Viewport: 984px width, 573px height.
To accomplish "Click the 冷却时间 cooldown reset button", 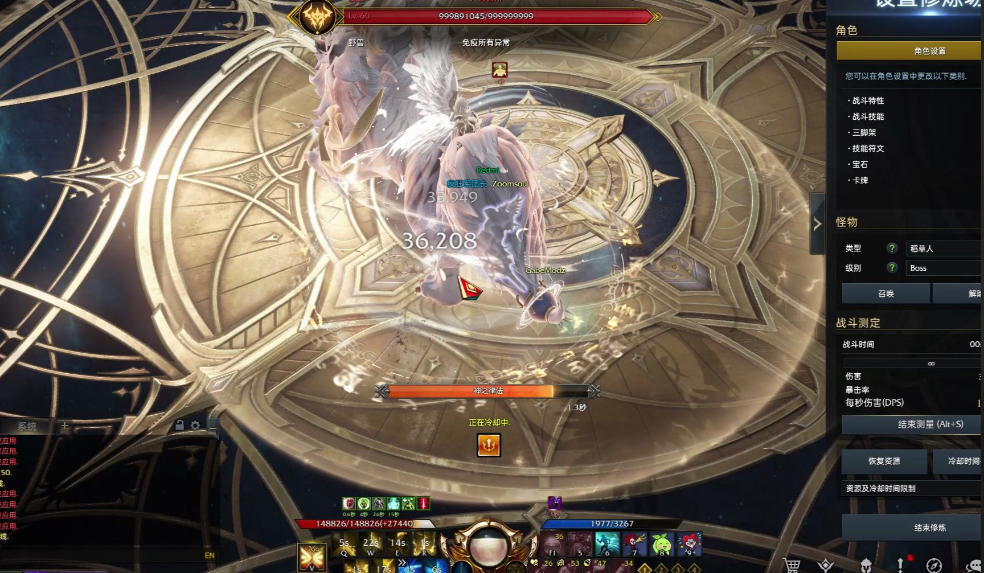I will click(957, 461).
